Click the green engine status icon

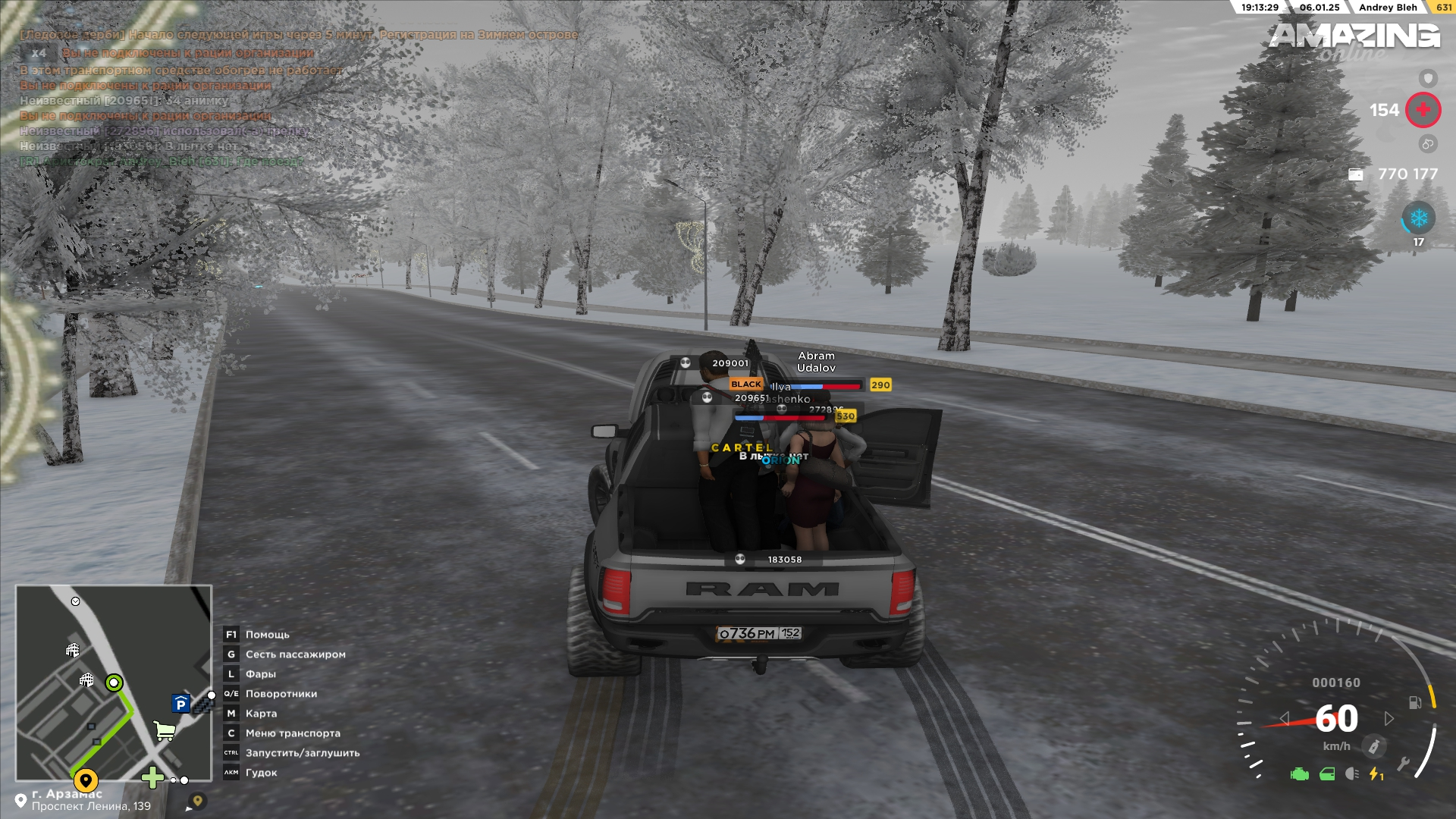tap(1299, 774)
